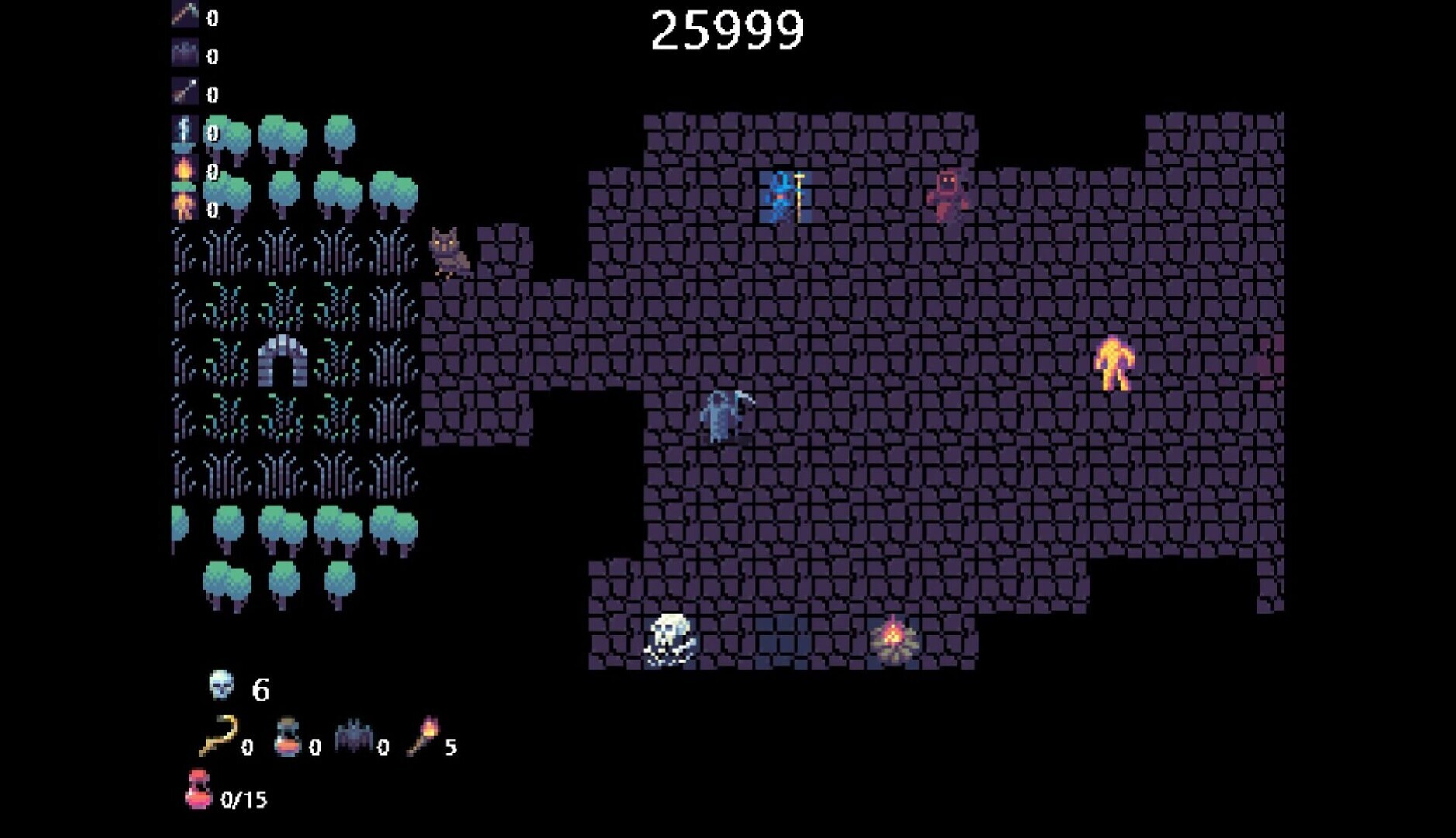Click the score number 25999 at the top
Screen dimensions: 1456x838
[x=727, y=29]
